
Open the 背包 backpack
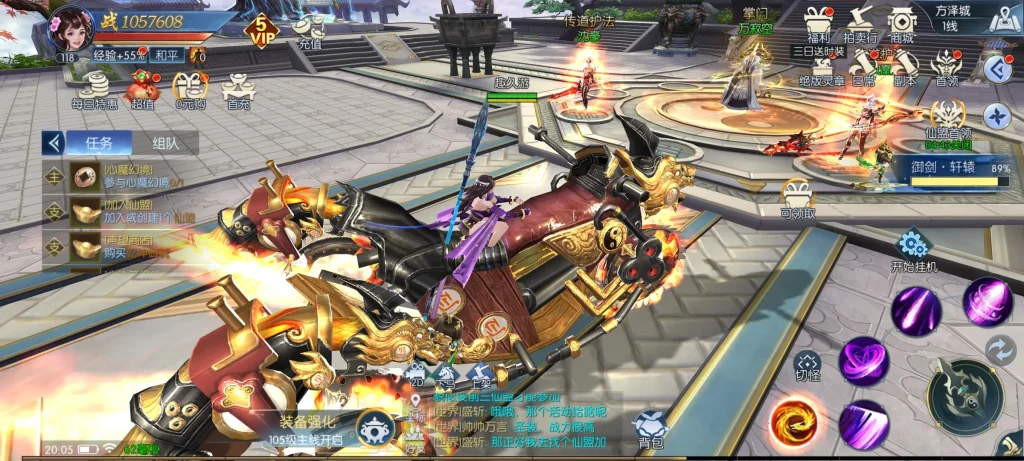point(650,426)
